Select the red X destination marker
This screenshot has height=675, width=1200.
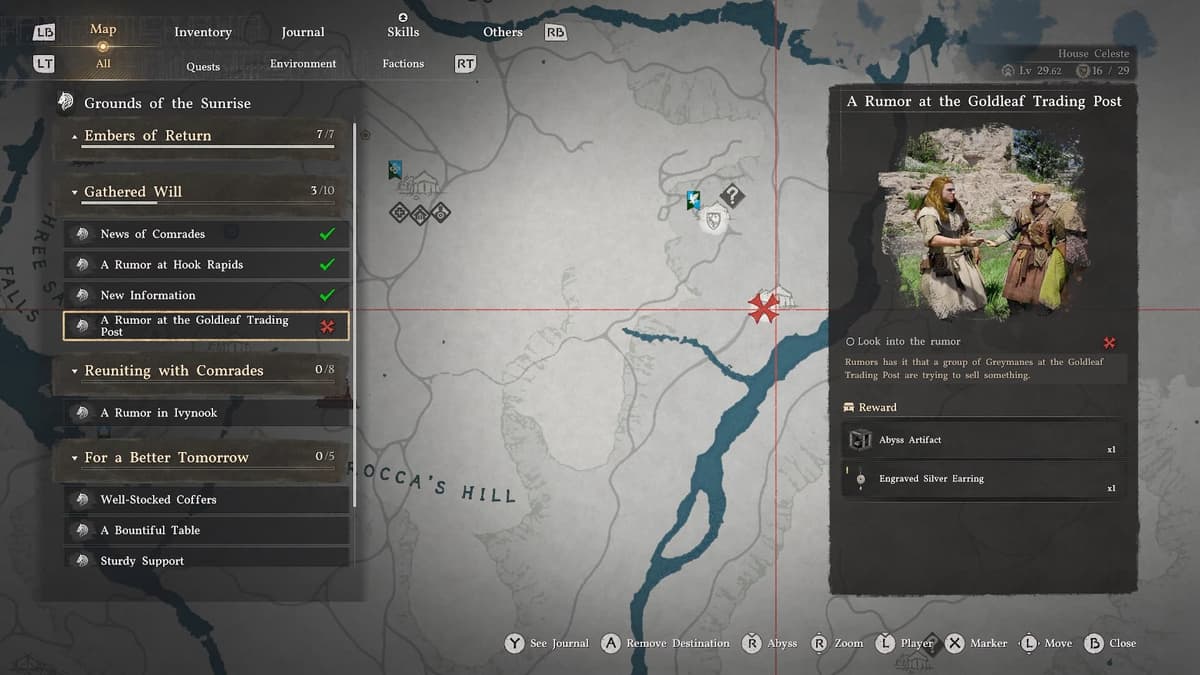764,308
